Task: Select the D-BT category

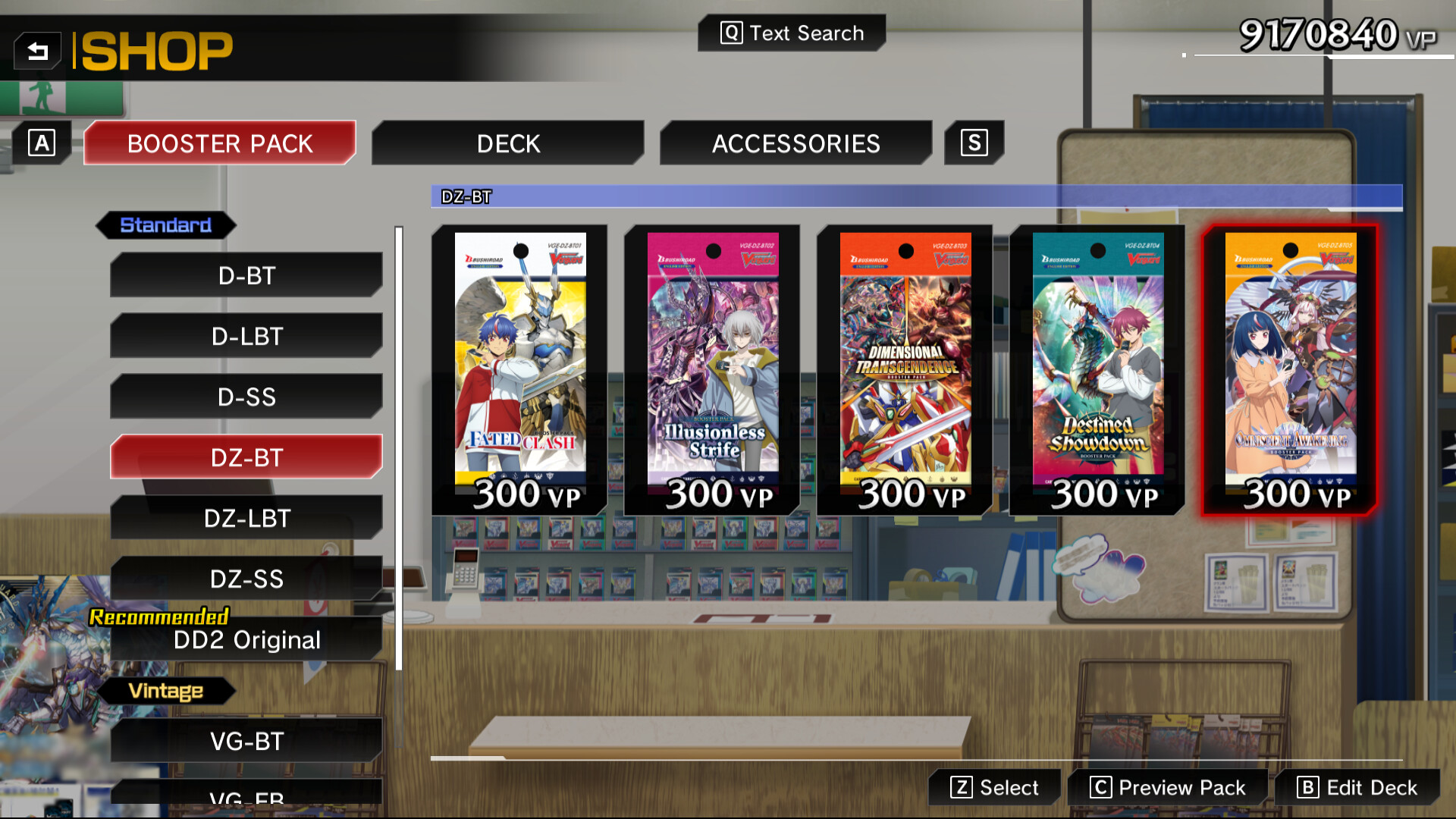Action: point(246,275)
